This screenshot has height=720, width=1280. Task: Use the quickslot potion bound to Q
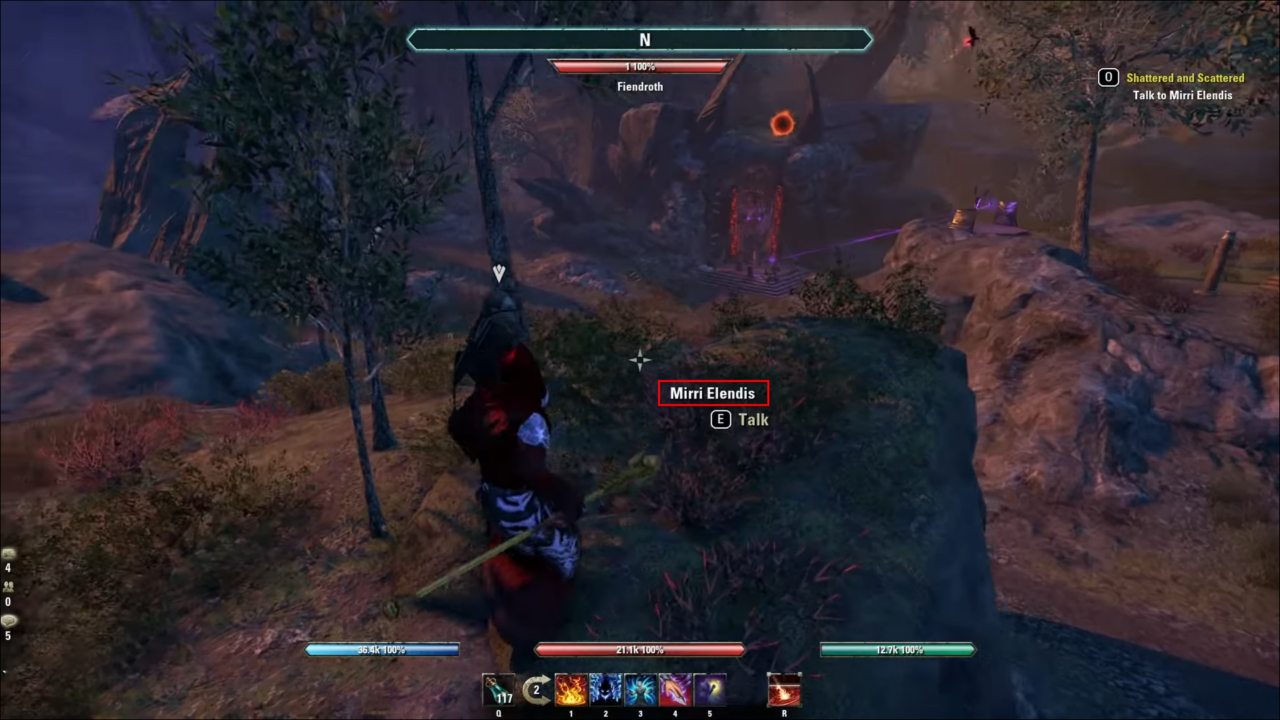[500, 690]
